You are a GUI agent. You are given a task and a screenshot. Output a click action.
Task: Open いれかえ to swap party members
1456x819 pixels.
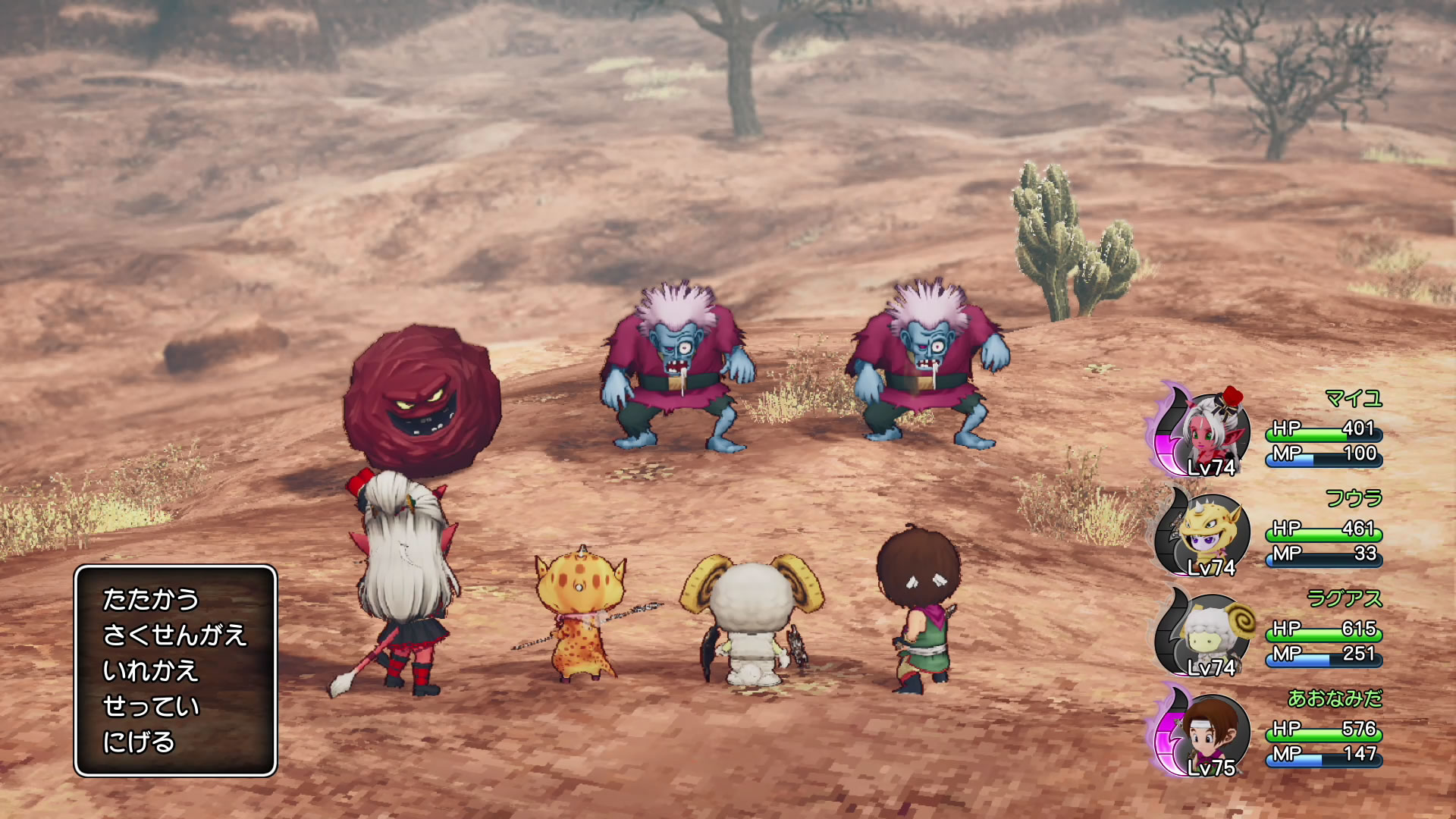pyautogui.click(x=150, y=670)
